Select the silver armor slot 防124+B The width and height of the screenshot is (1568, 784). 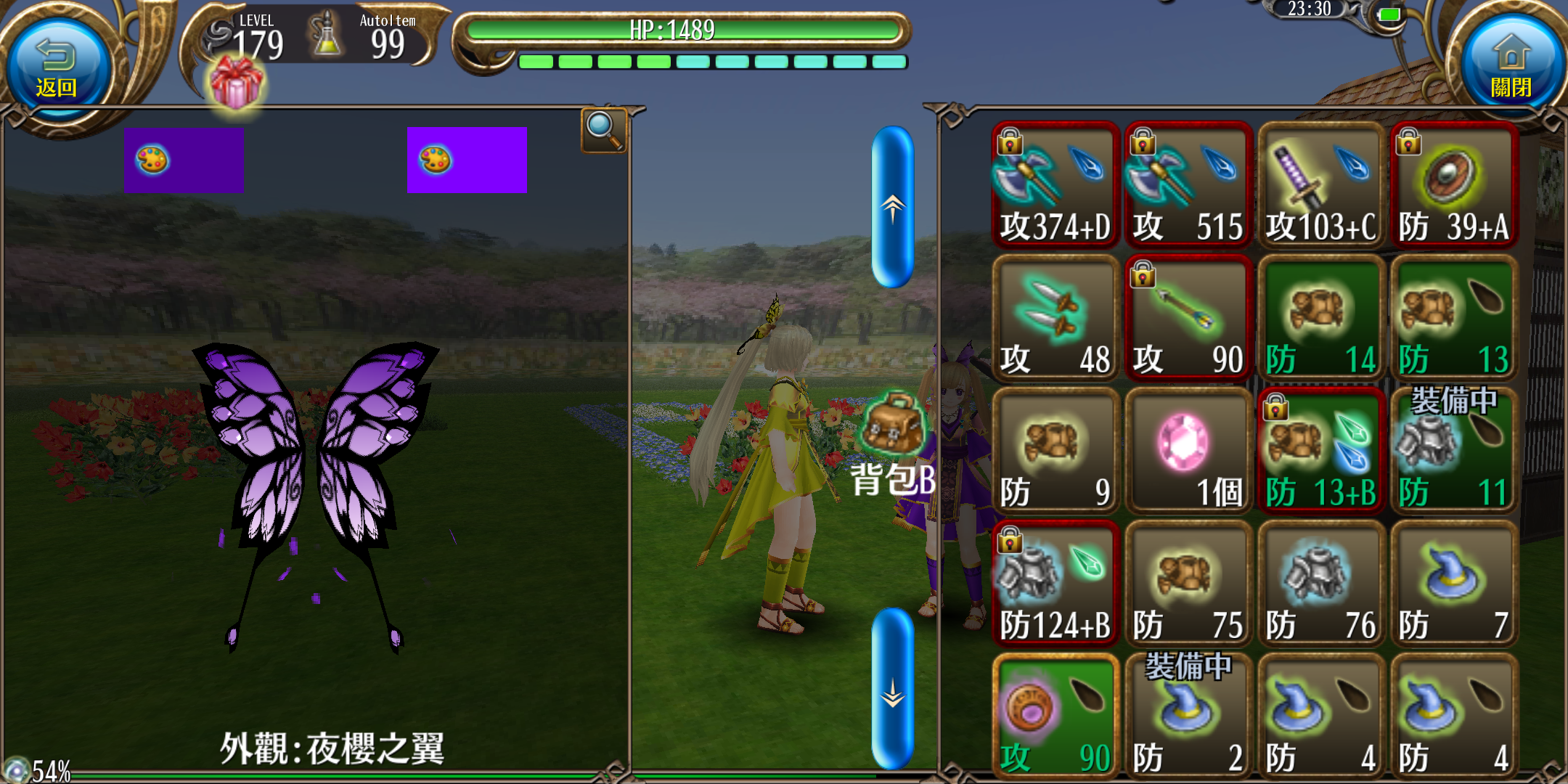click(x=1055, y=584)
